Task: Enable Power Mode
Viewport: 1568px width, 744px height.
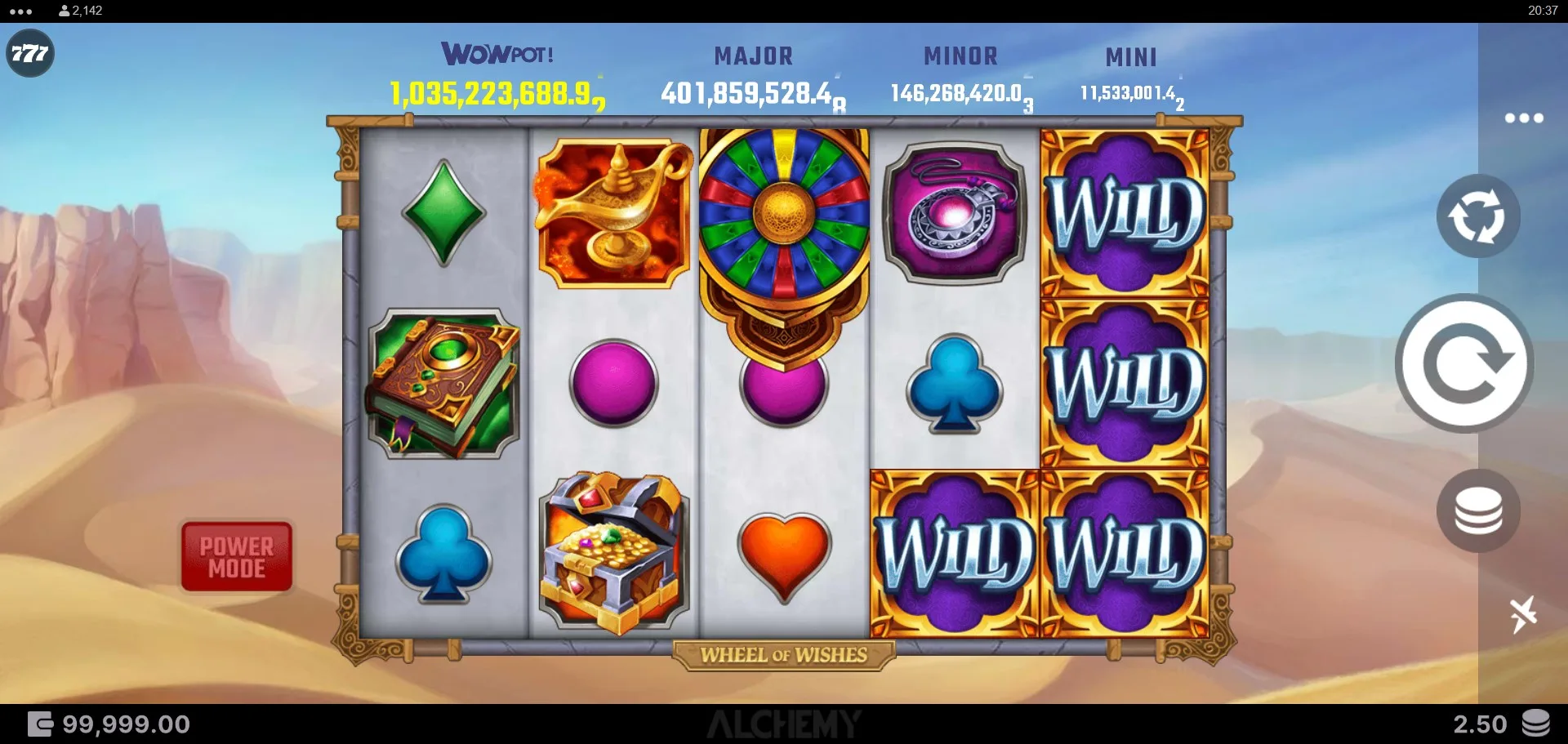Action: click(237, 557)
